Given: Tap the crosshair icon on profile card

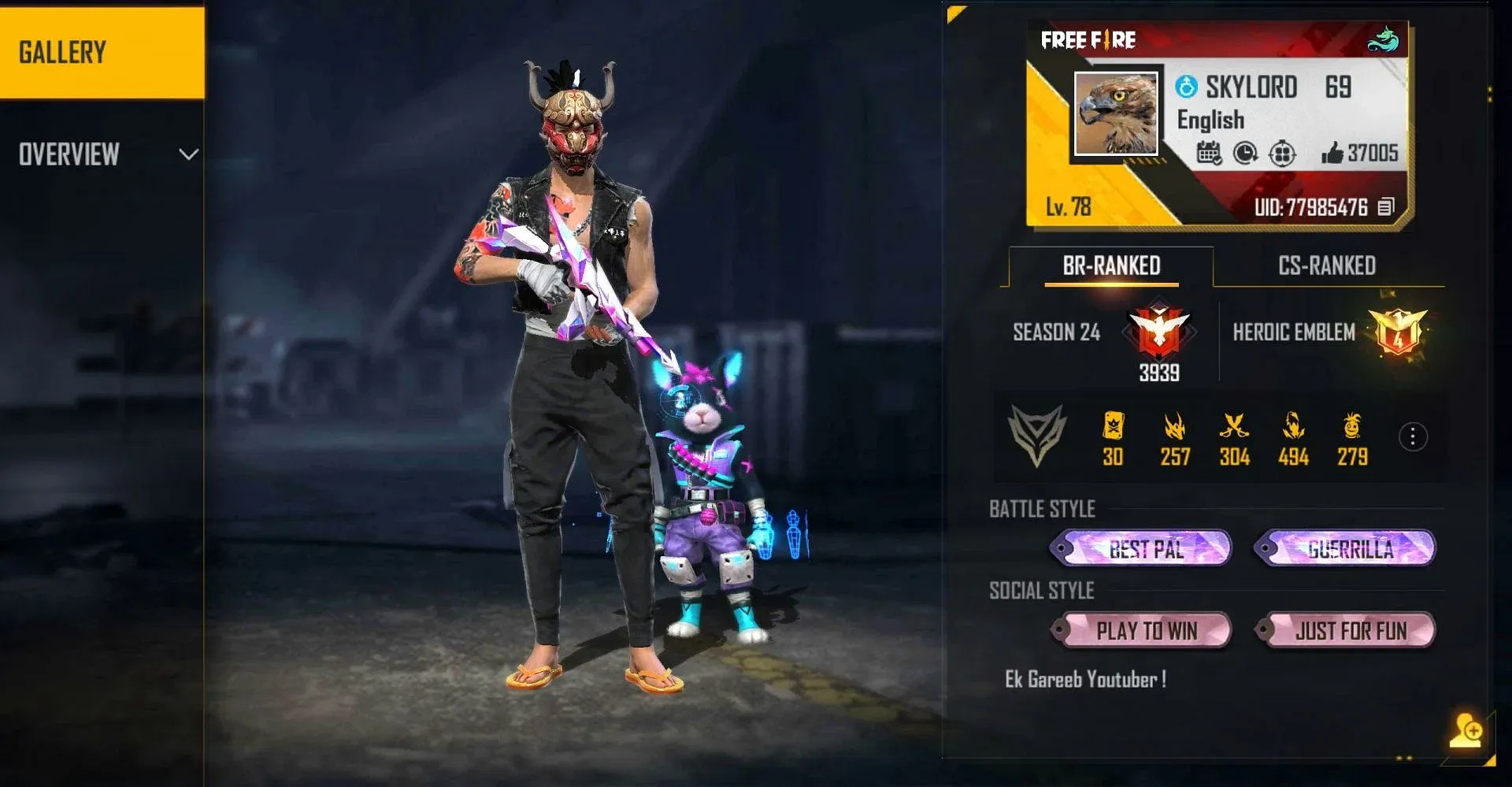Looking at the screenshot, I should point(1282,153).
